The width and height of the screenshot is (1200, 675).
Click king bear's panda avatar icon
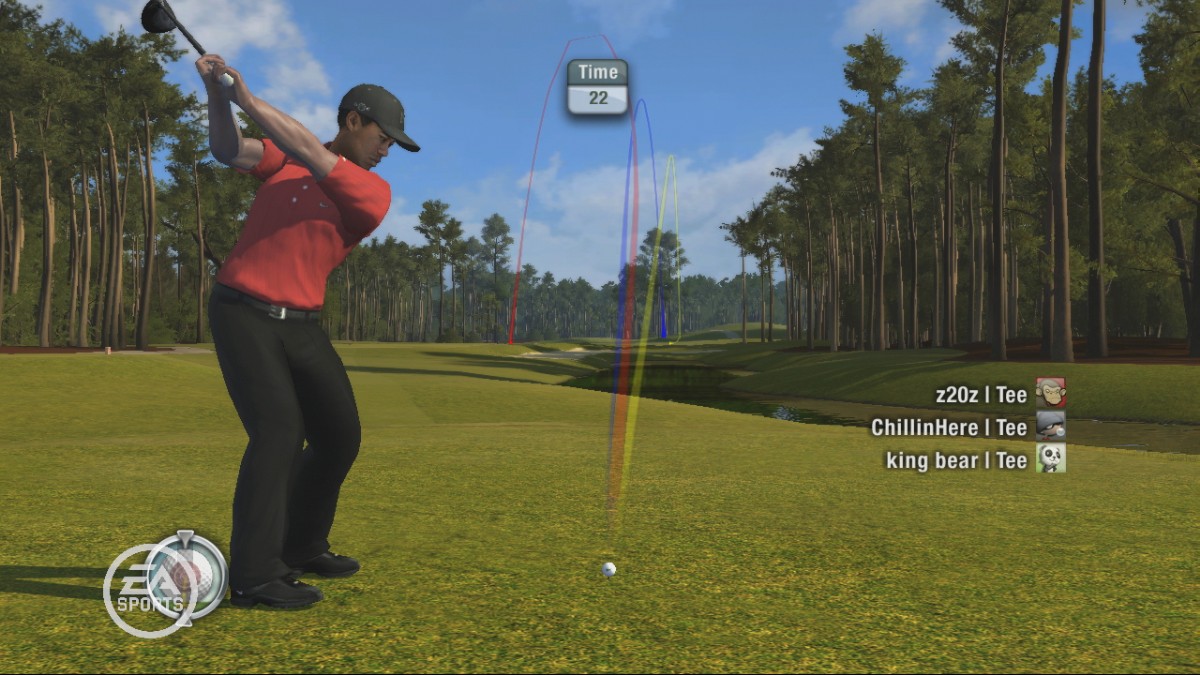[x=1050, y=458]
